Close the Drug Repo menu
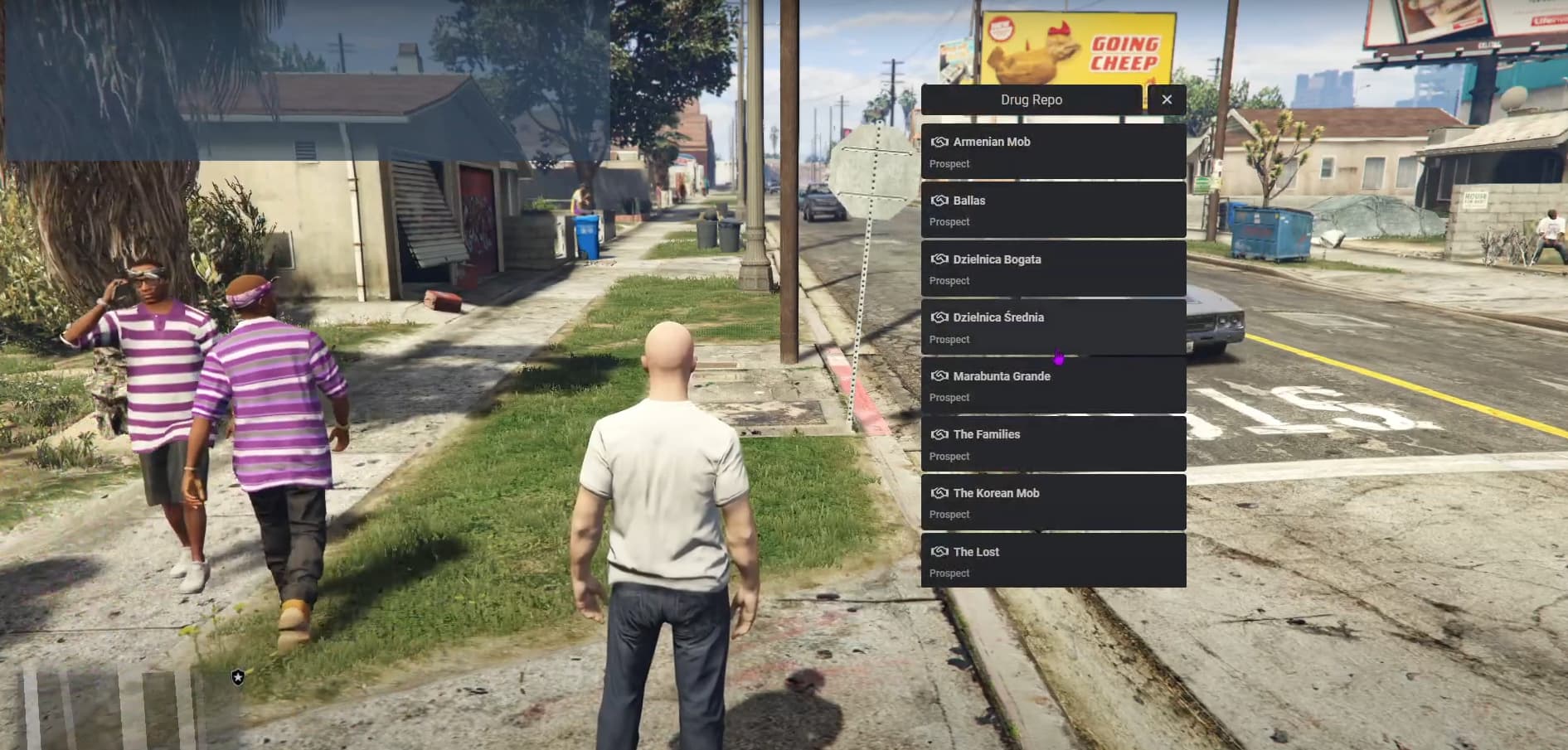Screen dimensions: 1568x750 1167,99
